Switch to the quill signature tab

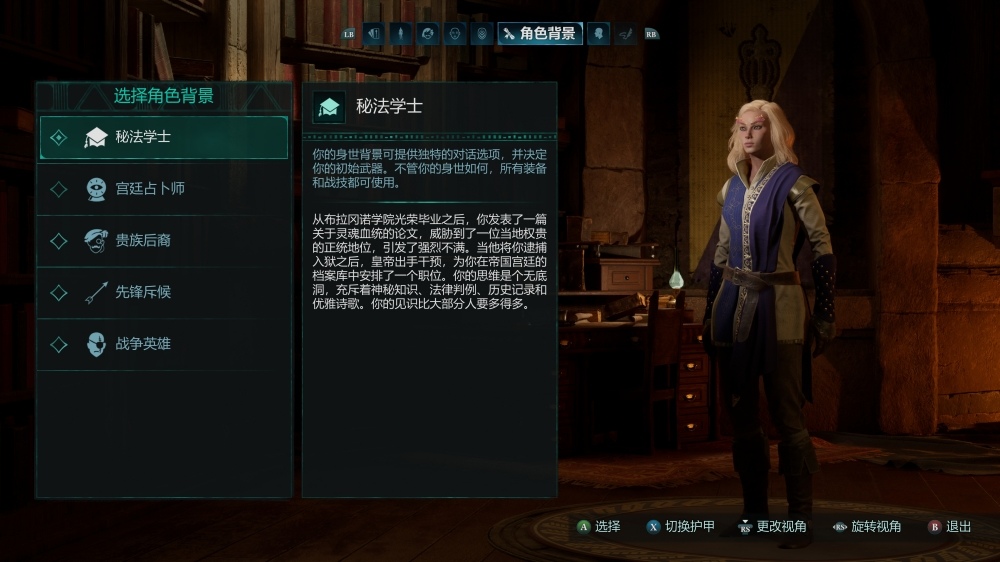pyautogui.click(x=625, y=33)
